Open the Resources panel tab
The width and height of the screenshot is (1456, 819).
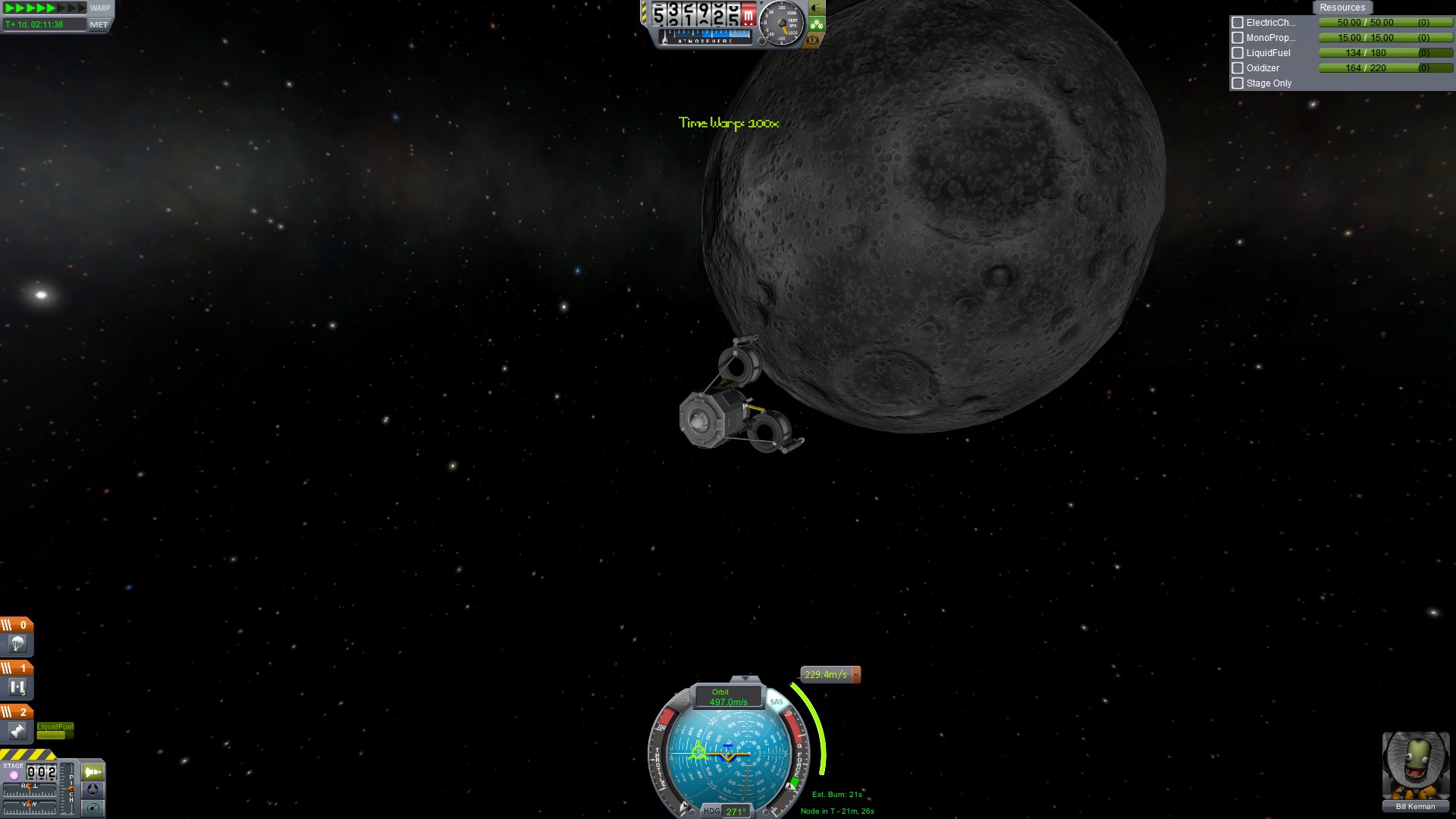tap(1341, 8)
